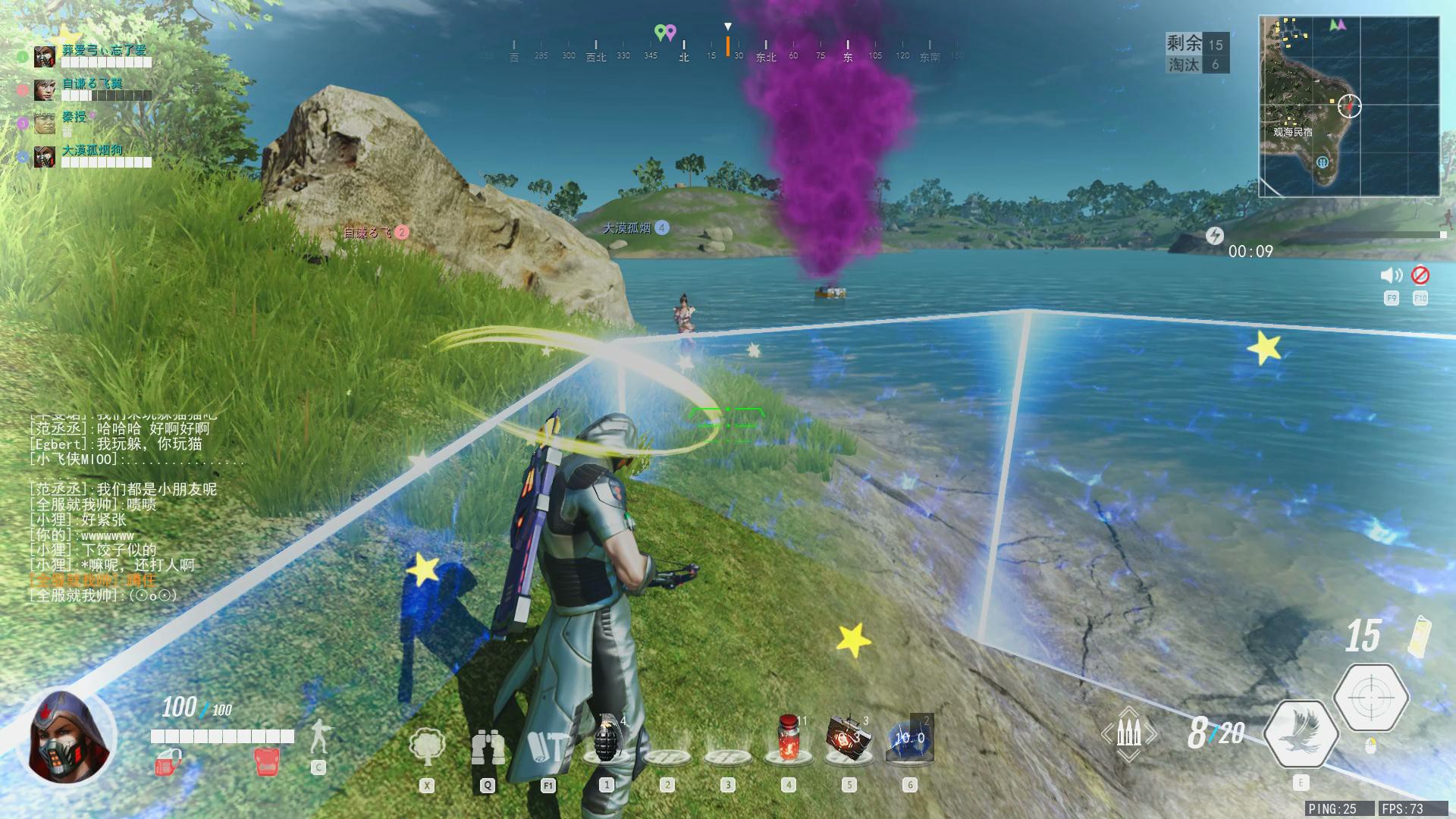
Task: Activate the eagle skill hexagon
Action: [x=1301, y=733]
